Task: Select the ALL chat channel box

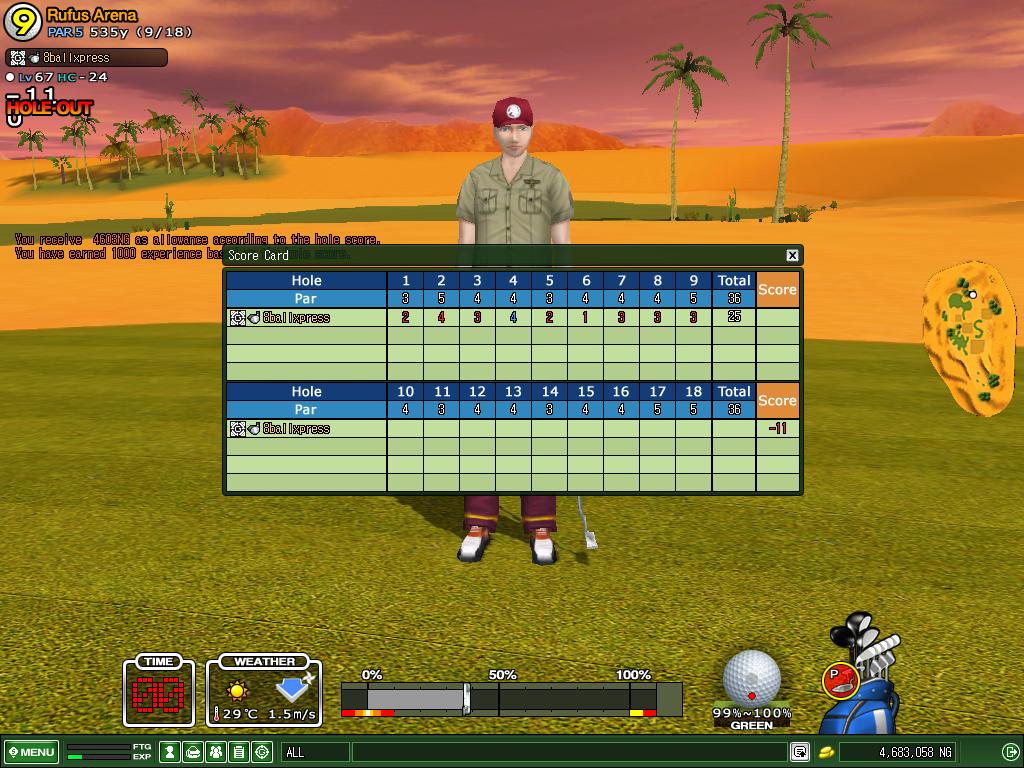Action: pos(315,752)
